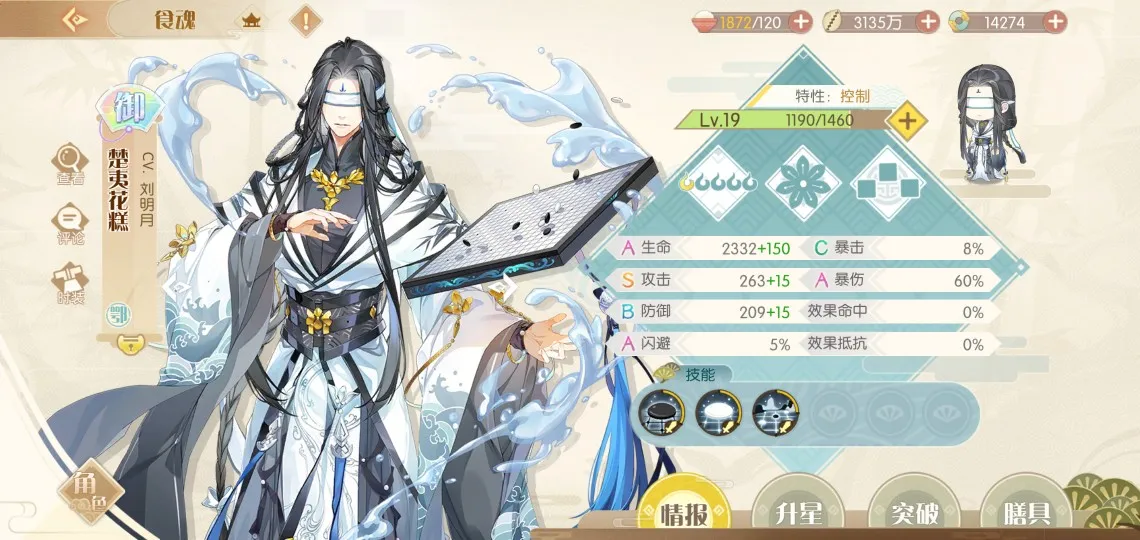1140x540 pixels.
Task: Switch to the 突破 tab
Action: tap(914, 512)
